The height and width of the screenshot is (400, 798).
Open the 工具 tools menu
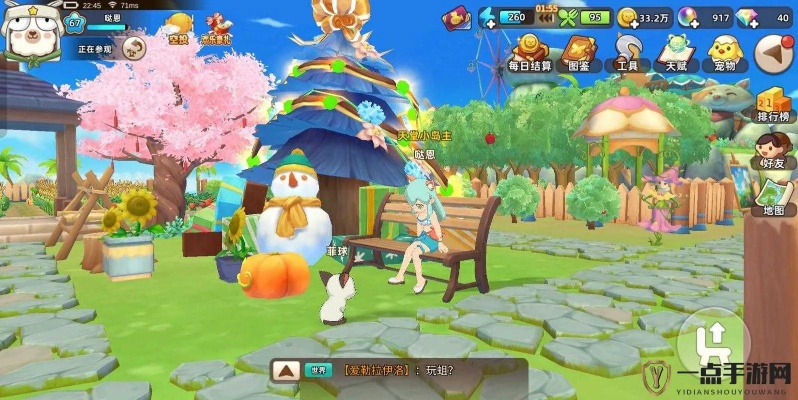627,54
